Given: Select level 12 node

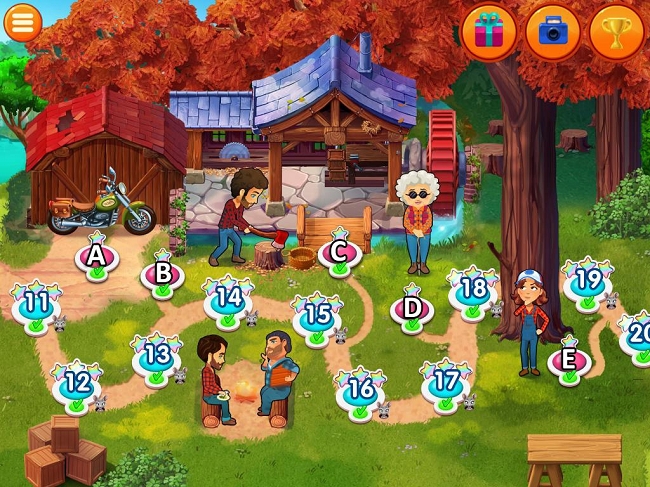Looking at the screenshot, I should [x=77, y=383].
